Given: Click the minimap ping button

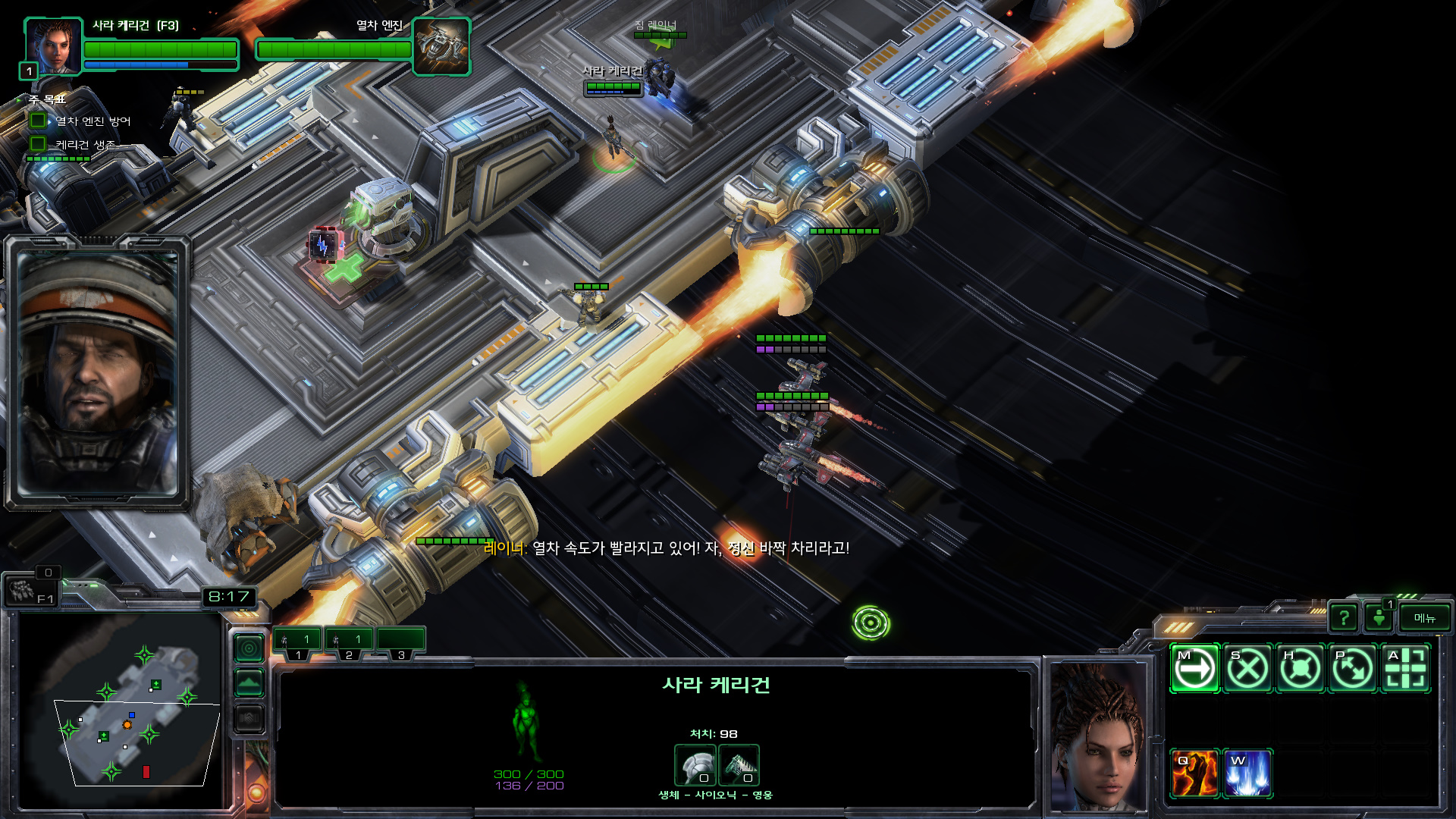Looking at the screenshot, I should pyautogui.click(x=249, y=648).
